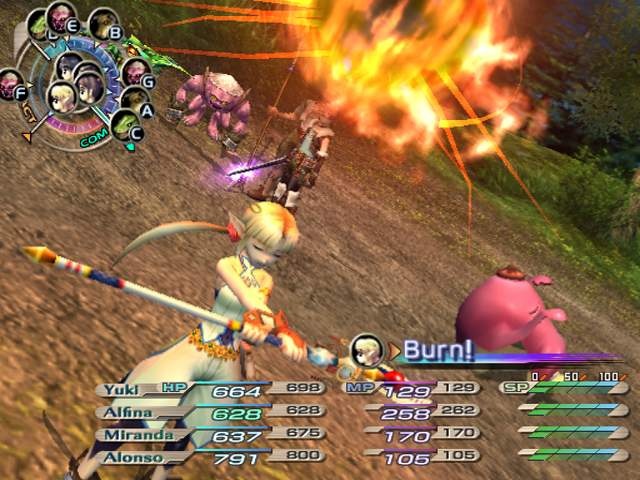Click the caster portrait beside Burn!
Screen dimensions: 640x480
(368, 348)
